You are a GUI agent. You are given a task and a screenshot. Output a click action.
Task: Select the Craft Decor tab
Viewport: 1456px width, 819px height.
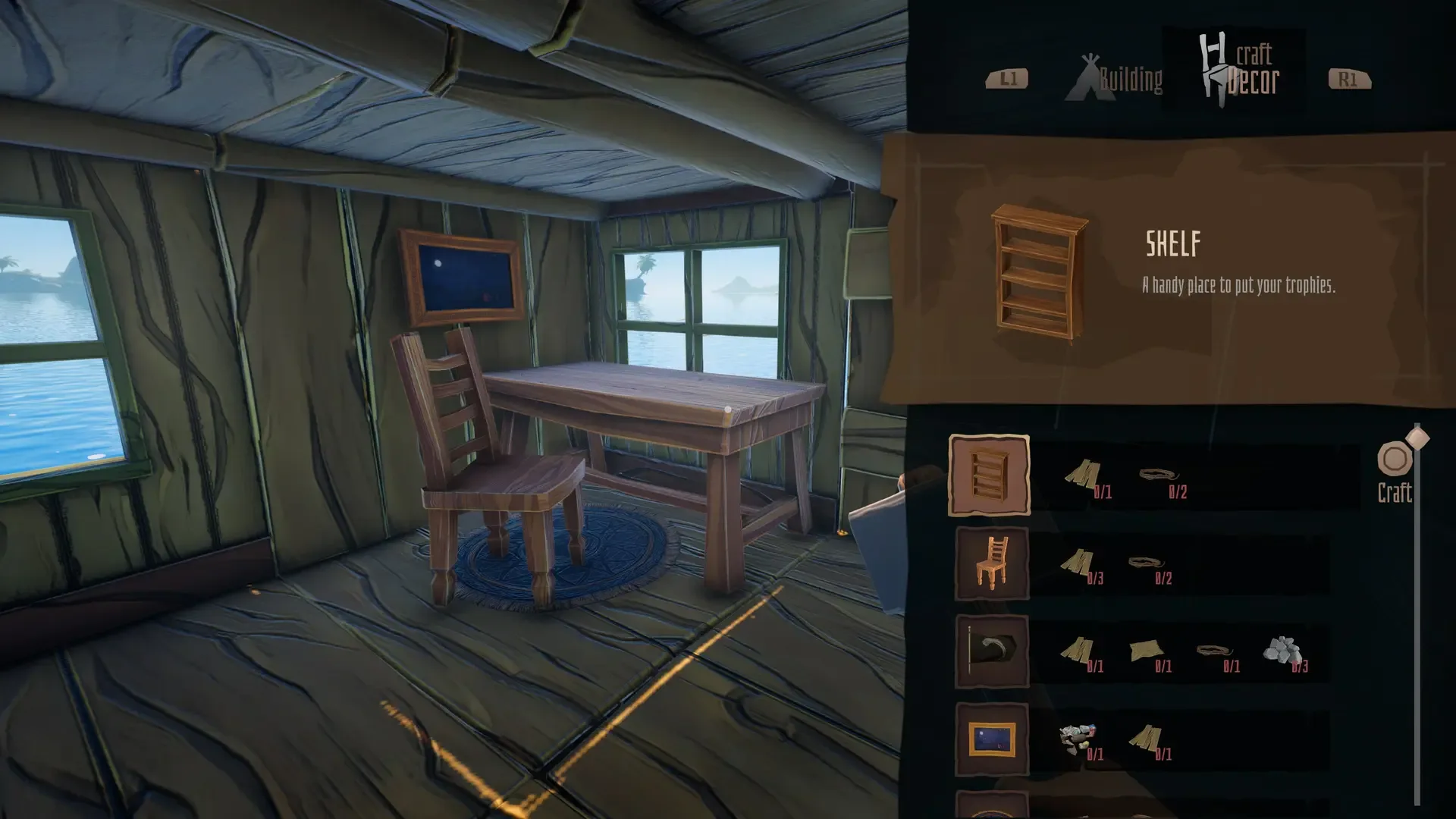click(1251, 68)
